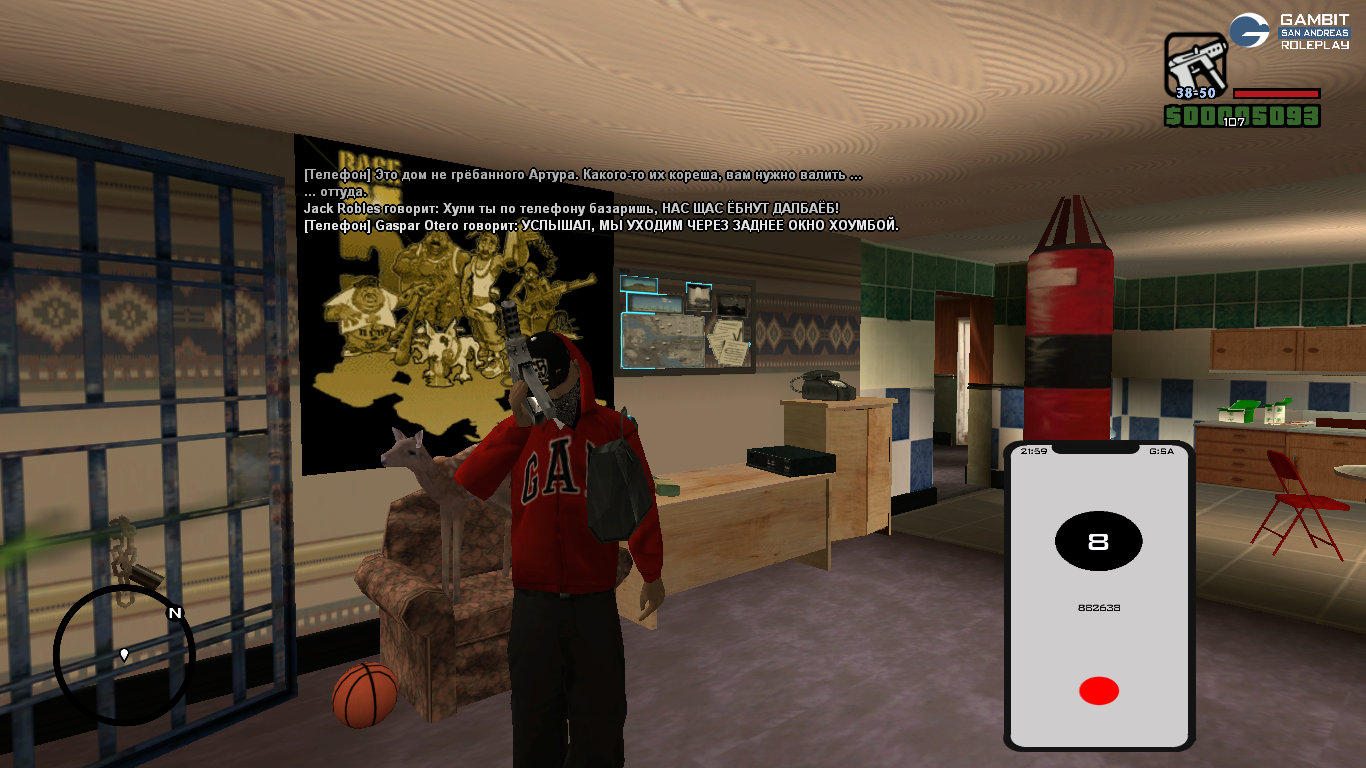
Task: End the call with the red button
Action: click(1098, 691)
